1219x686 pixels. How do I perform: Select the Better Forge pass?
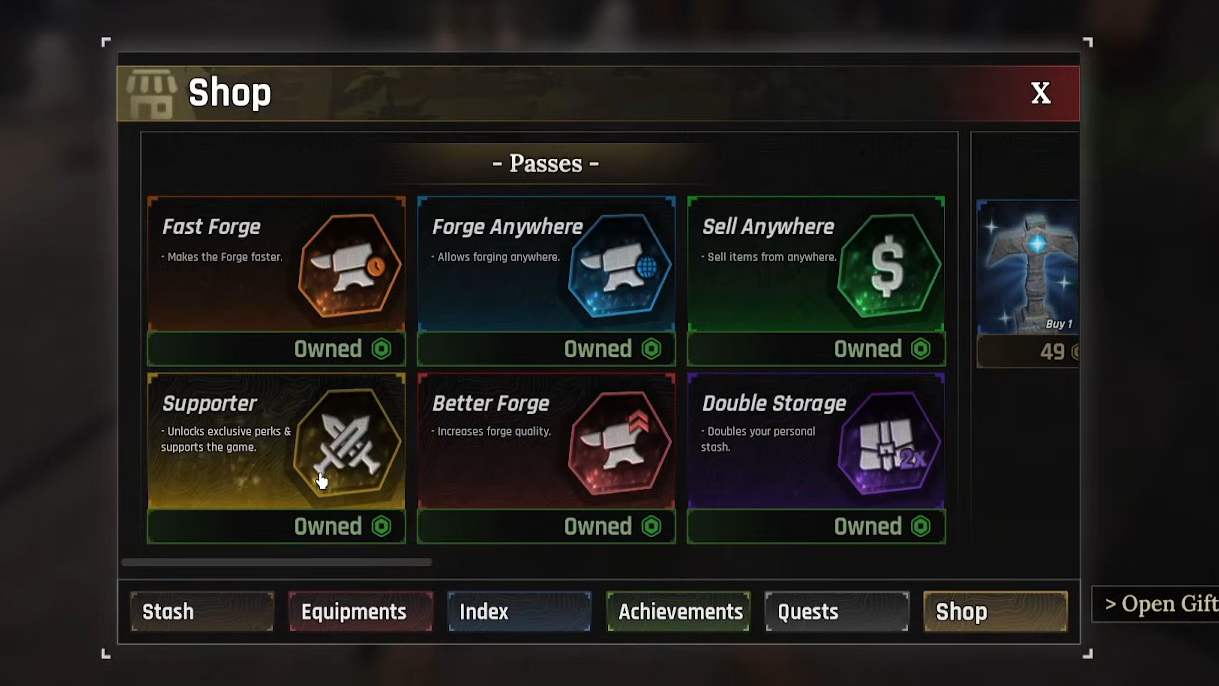coord(546,442)
